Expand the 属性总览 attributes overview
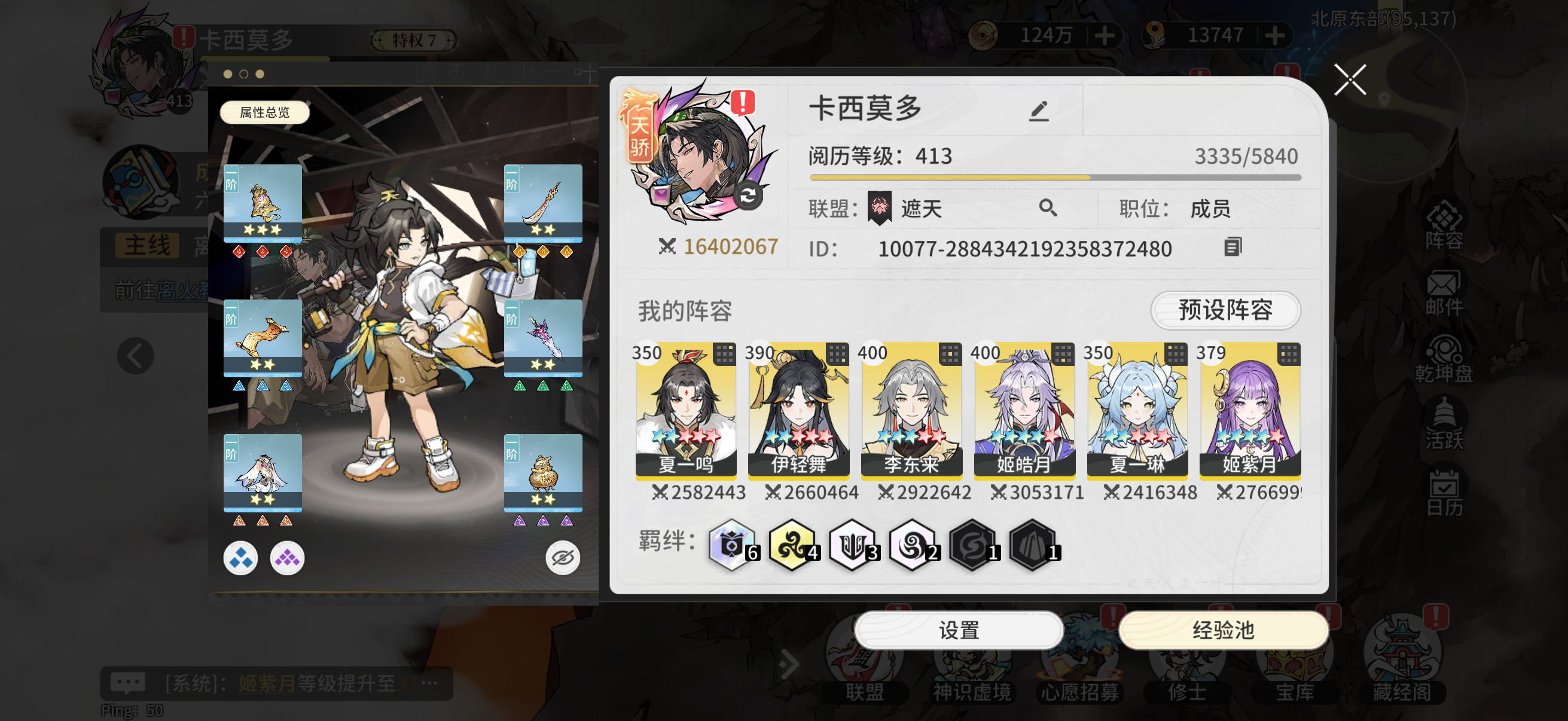The image size is (1568, 721). point(264,112)
